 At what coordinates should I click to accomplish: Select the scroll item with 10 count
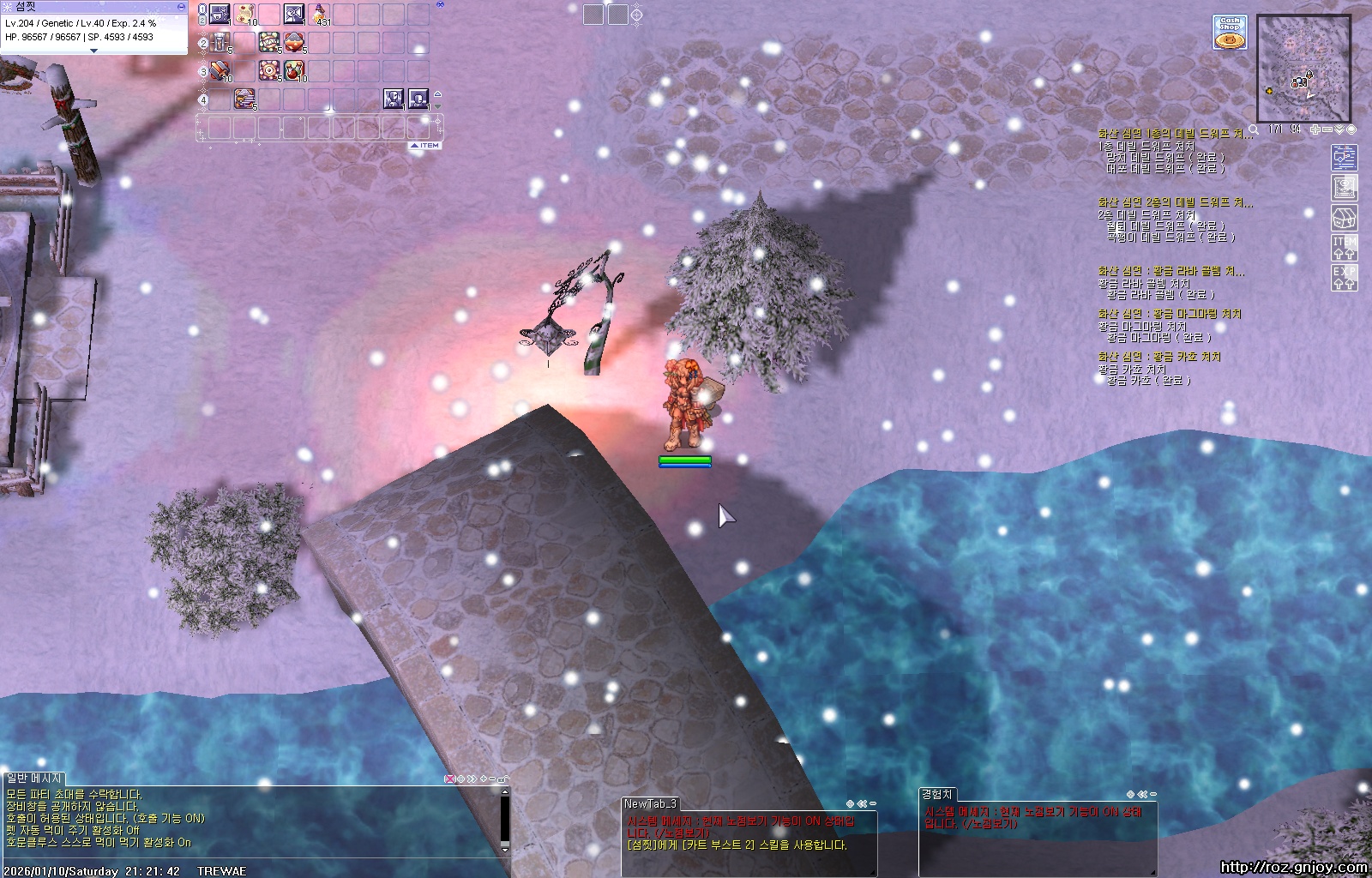click(x=245, y=14)
